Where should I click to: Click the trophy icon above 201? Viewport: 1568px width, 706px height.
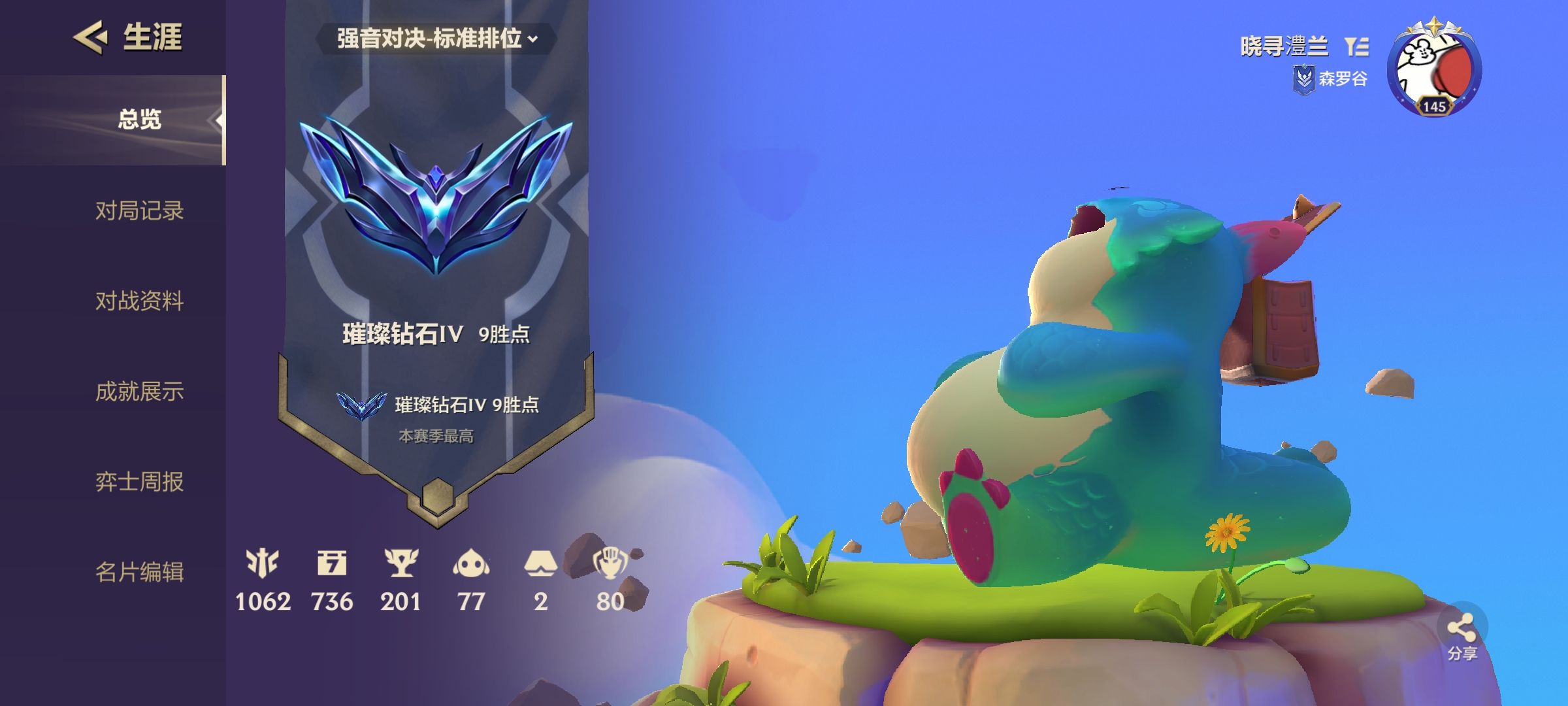(401, 561)
